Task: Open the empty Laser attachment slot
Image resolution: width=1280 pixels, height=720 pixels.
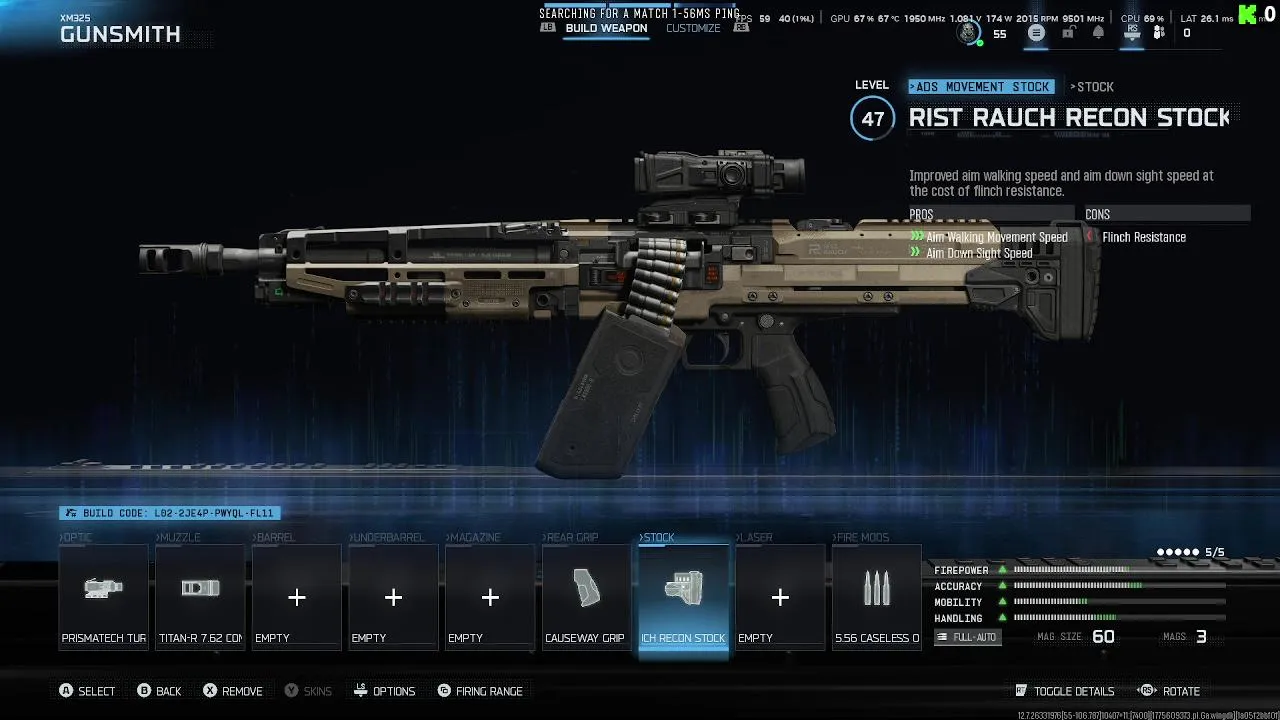Action: 780,597
